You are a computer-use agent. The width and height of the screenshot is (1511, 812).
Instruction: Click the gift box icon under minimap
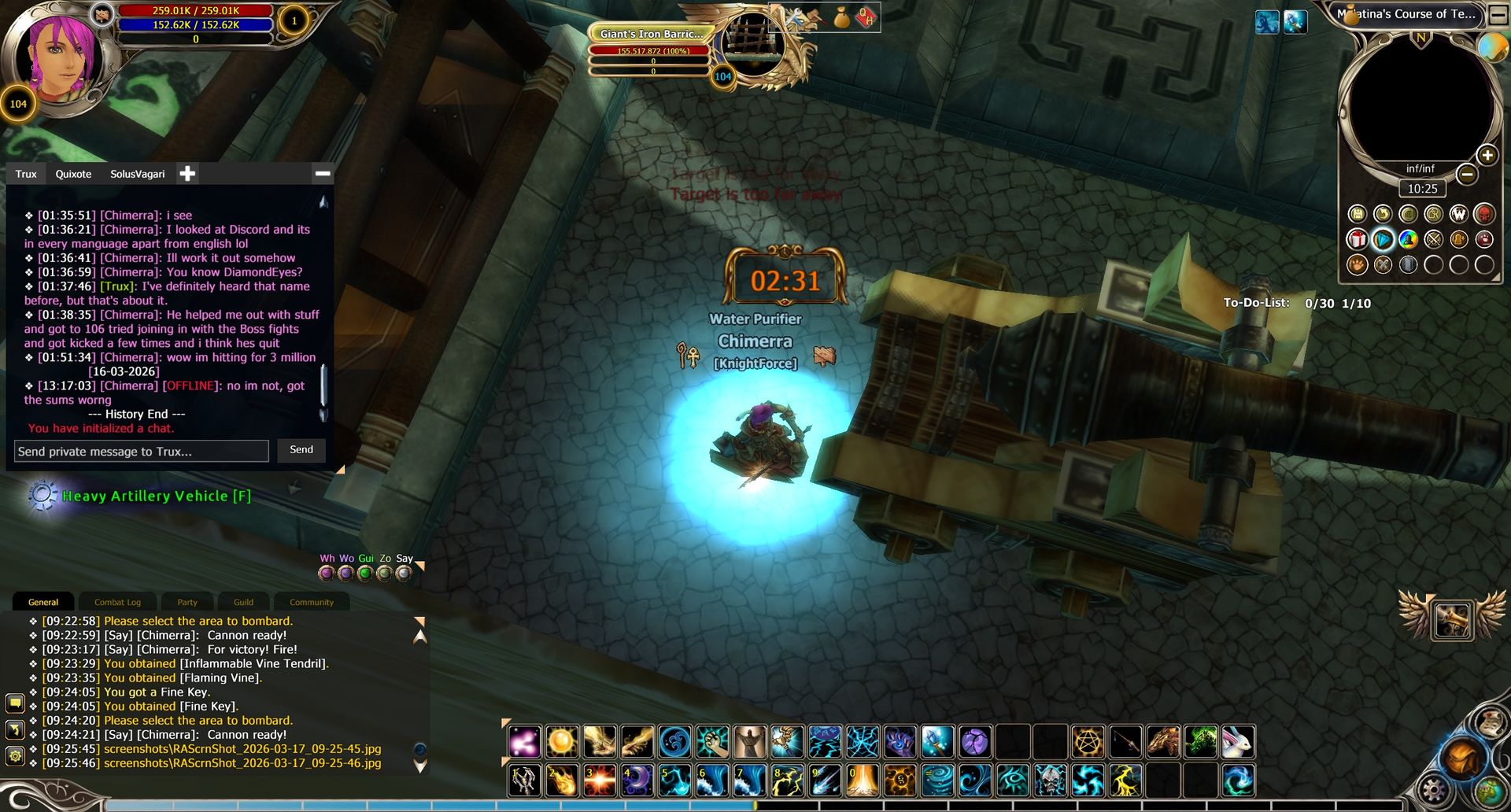[1358, 239]
